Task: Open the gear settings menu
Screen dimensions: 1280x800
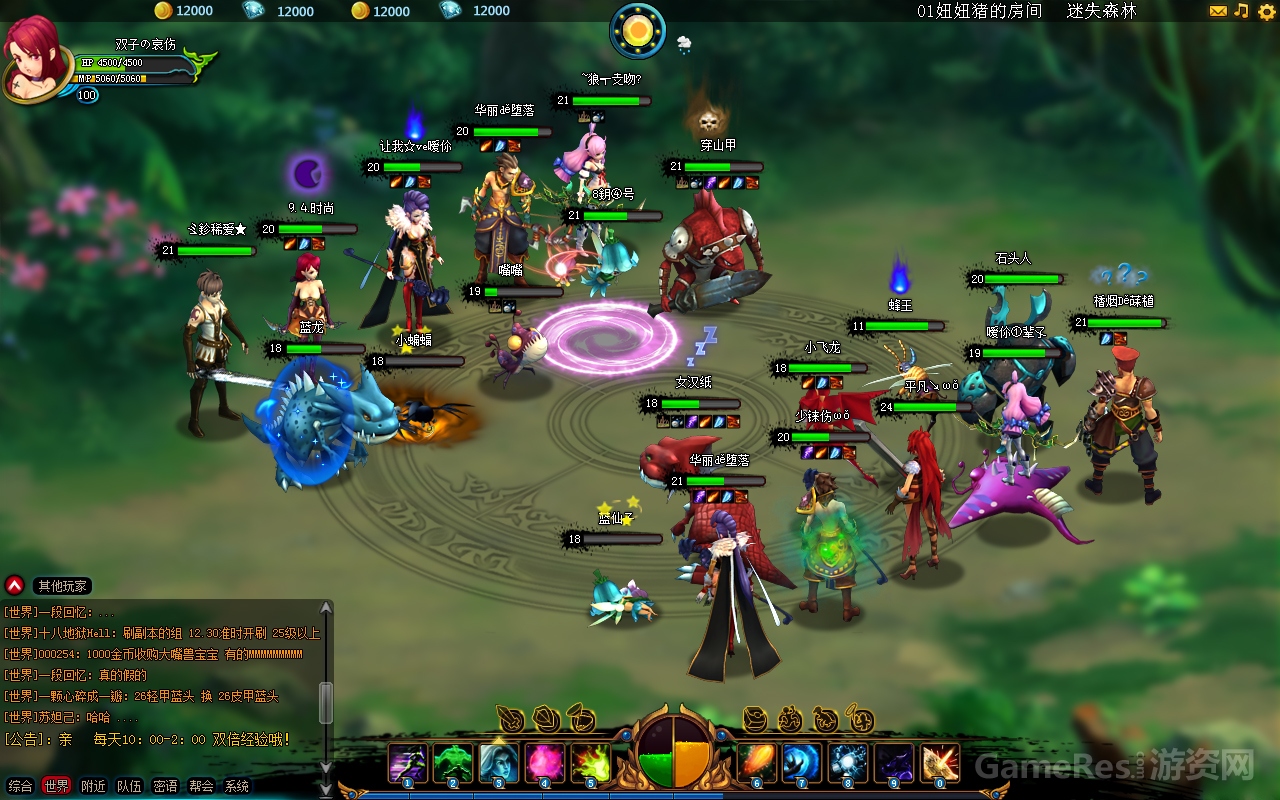Action: [1266, 12]
